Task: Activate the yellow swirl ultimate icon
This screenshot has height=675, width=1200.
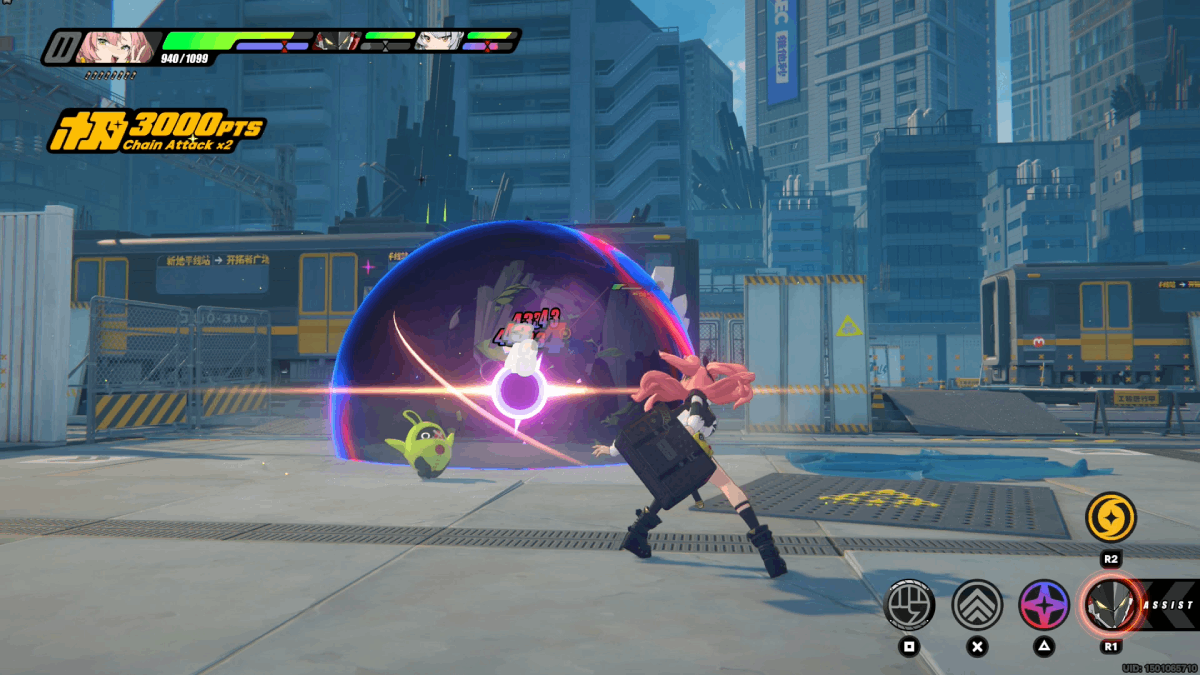Action: 1110,516
